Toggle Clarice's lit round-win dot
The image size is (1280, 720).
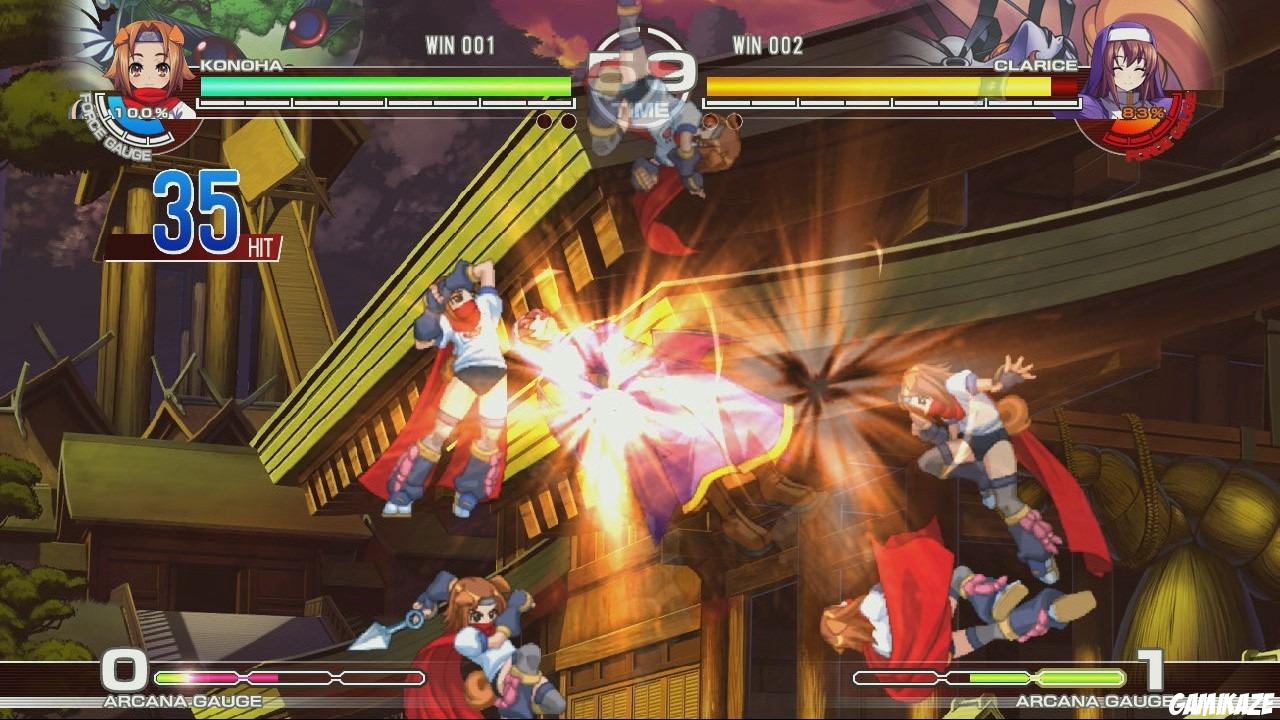[x=712, y=120]
